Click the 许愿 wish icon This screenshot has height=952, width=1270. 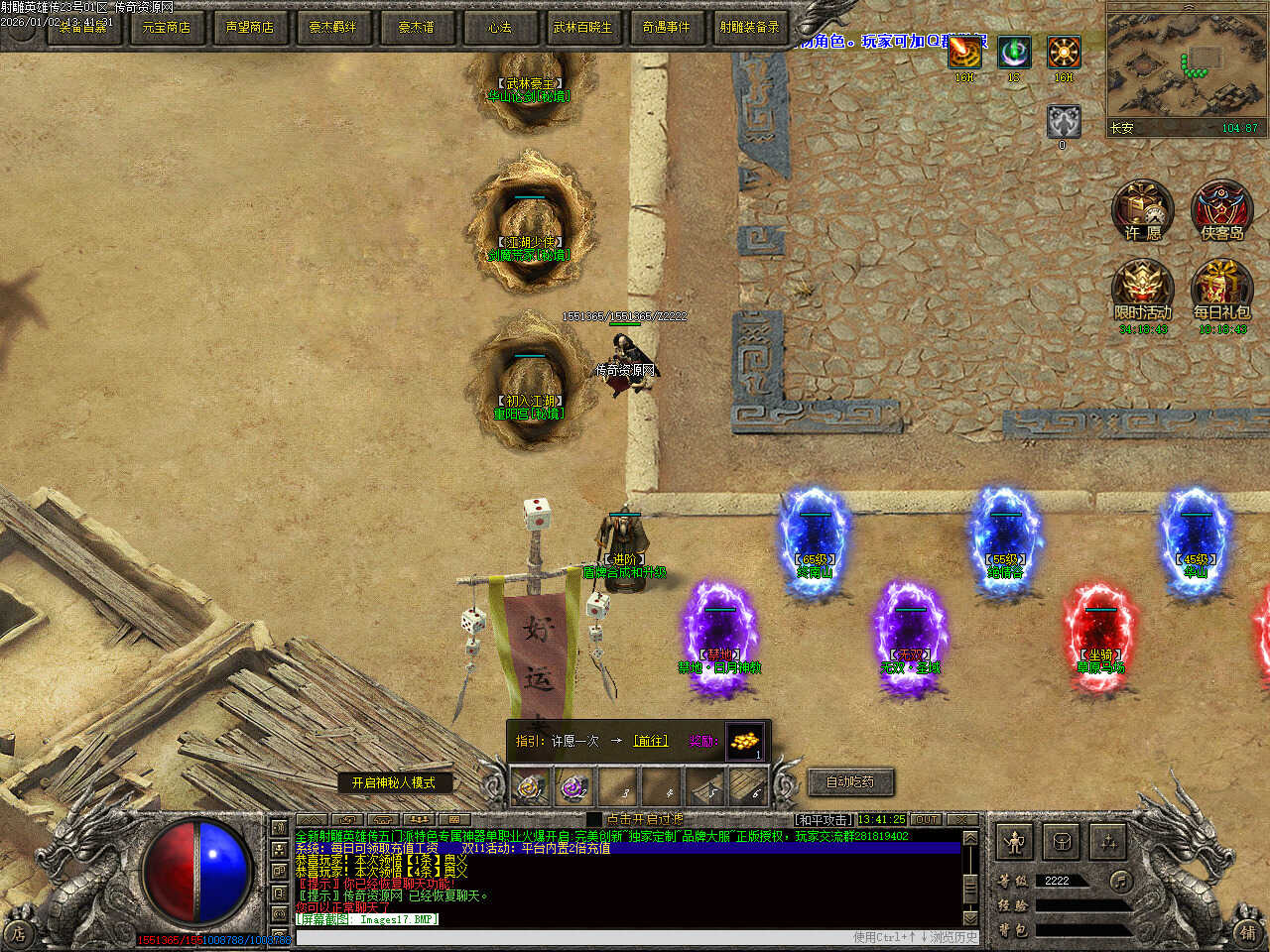1143,212
